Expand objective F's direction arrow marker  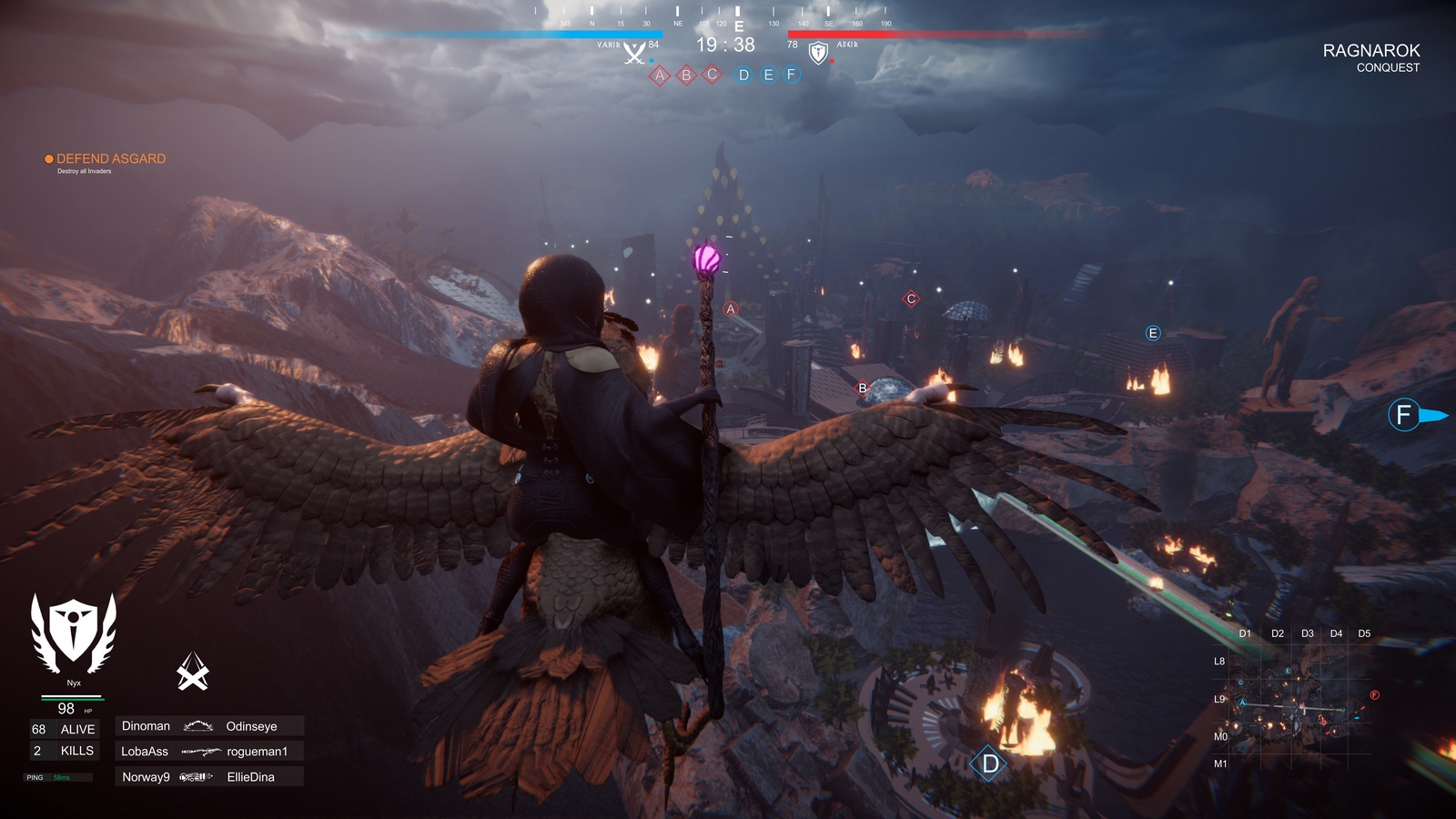[x=1436, y=412]
